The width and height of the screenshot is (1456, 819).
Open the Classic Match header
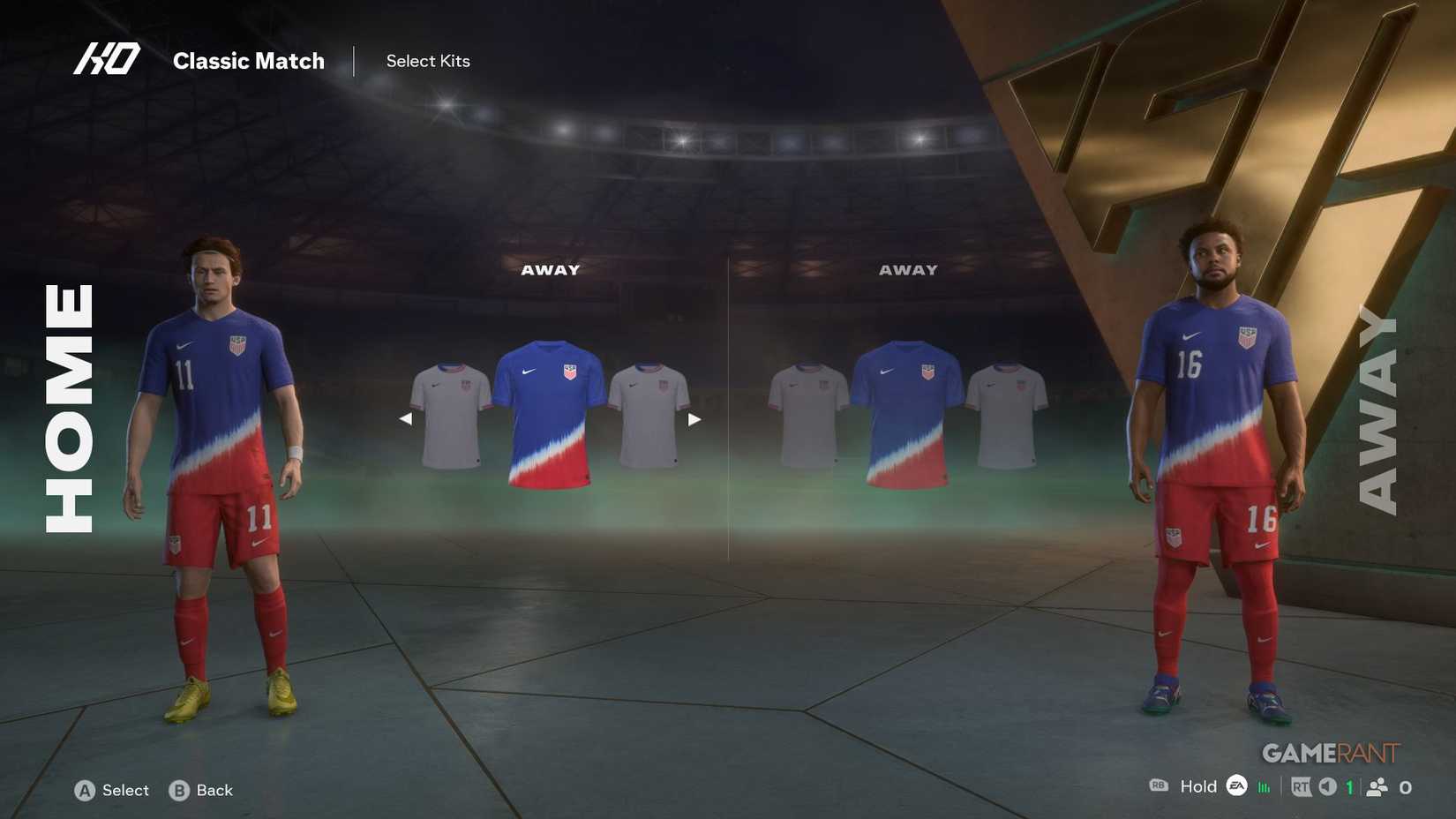(250, 61)
